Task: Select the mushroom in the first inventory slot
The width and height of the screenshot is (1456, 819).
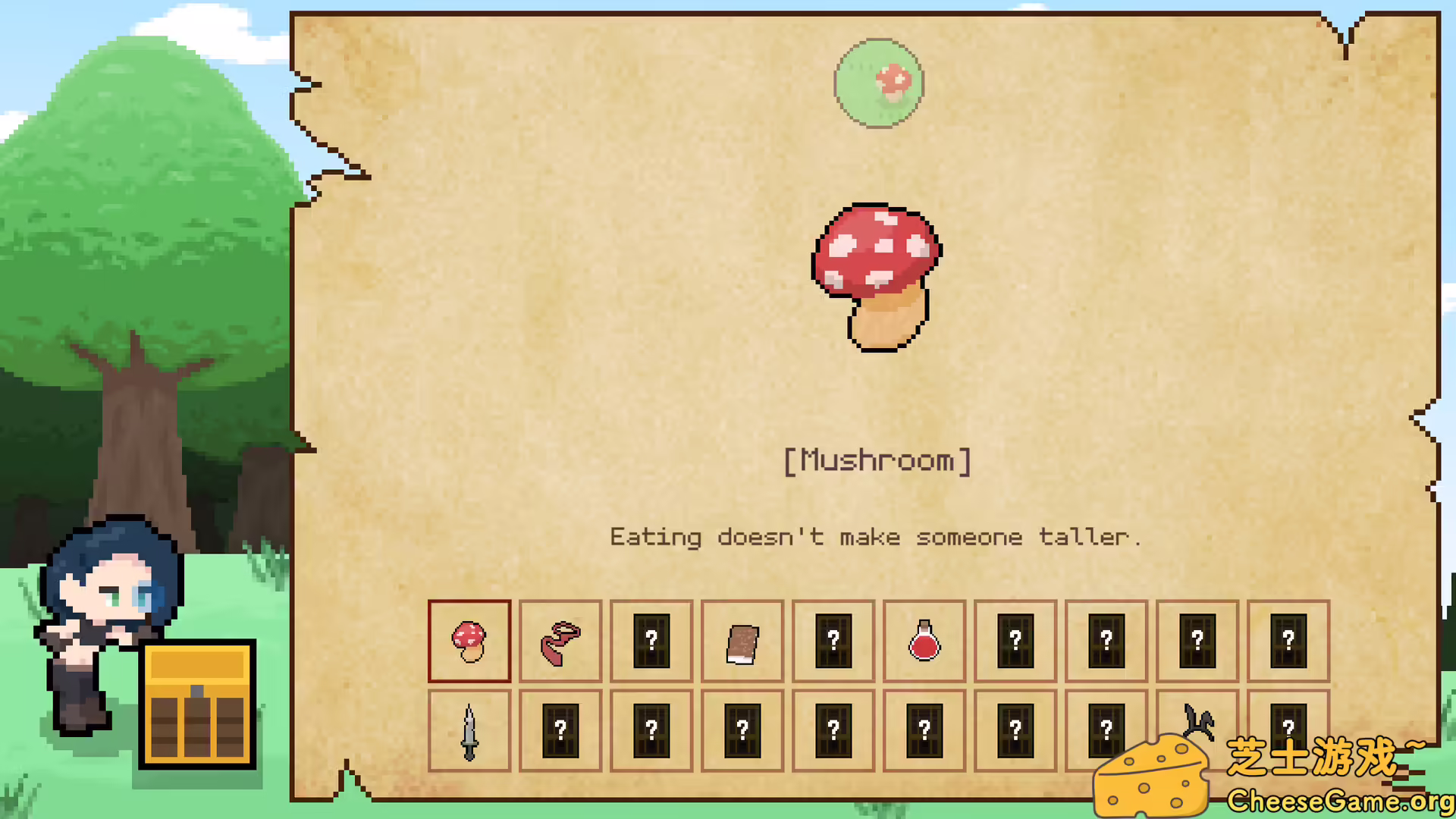Action: (x=469, y=641)
